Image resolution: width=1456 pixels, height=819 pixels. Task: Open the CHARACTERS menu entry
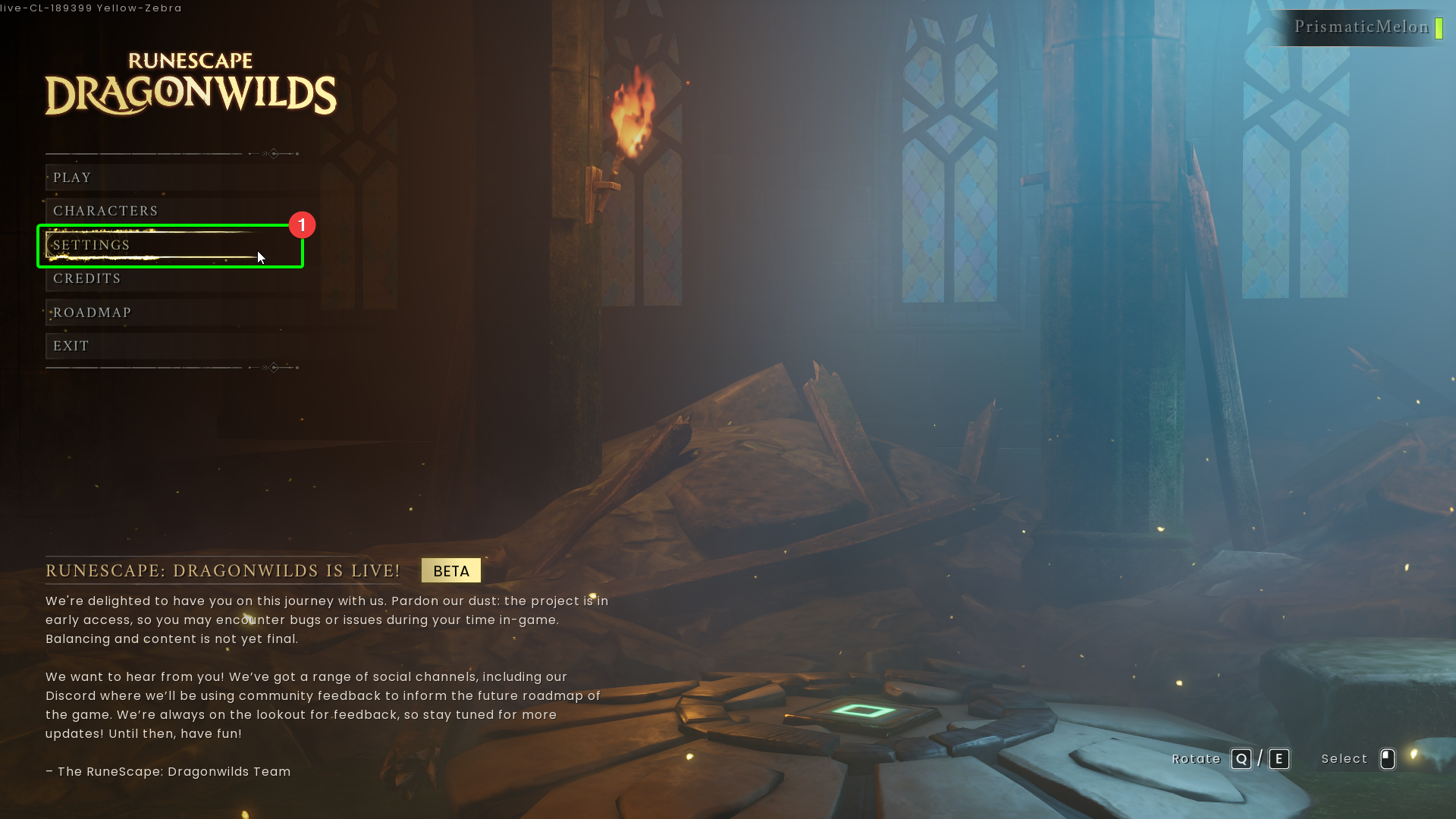pos(105,210)
